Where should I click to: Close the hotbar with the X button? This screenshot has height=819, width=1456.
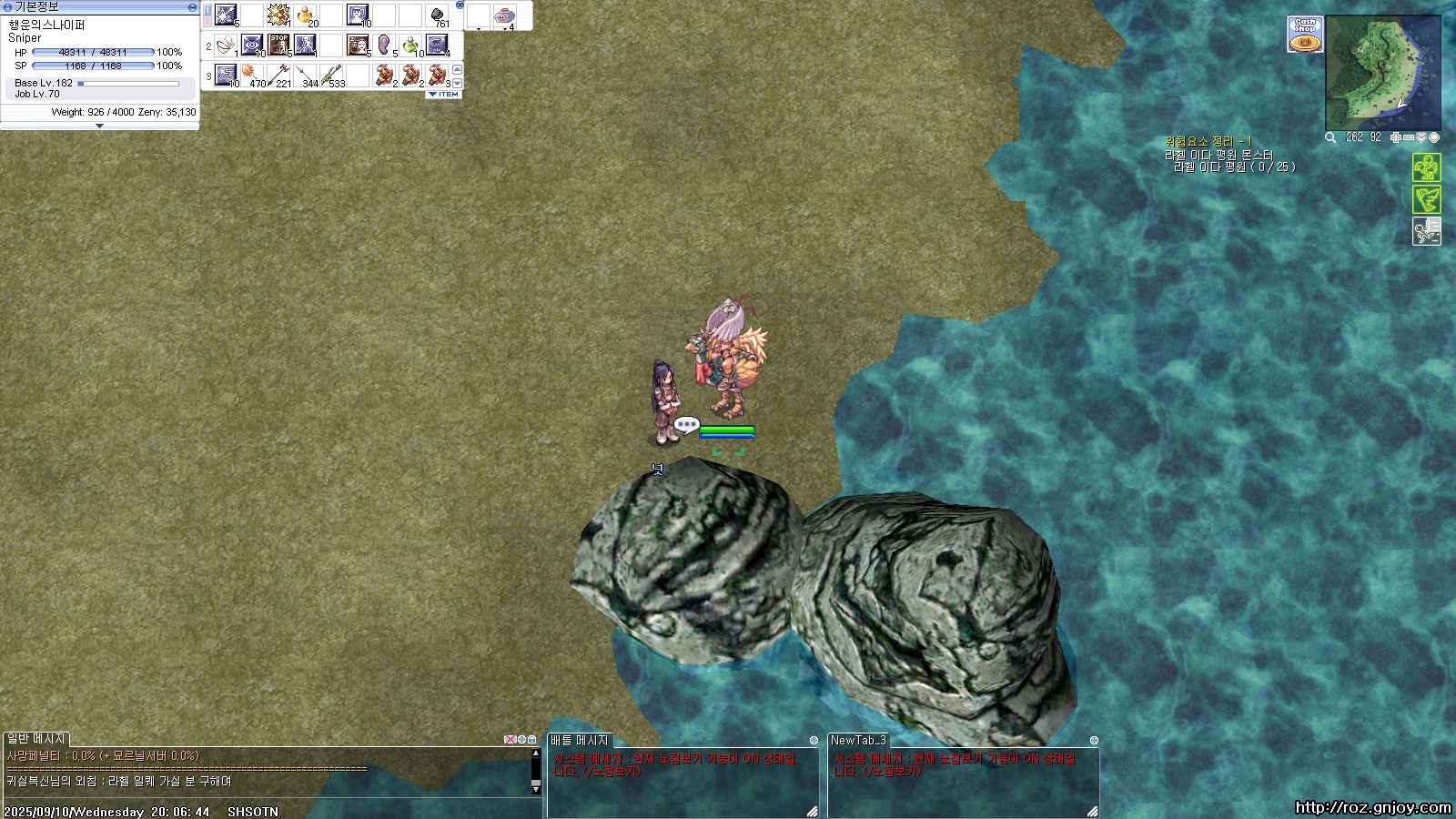pos(460,5)
